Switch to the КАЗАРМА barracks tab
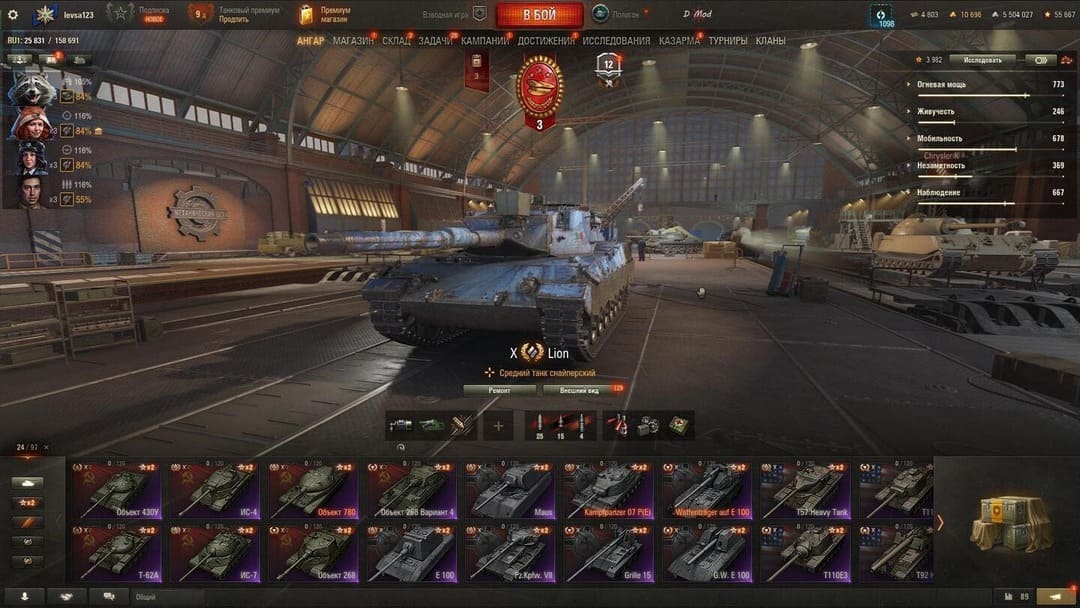The image size is (1080, 608). pyautogui.click(x=679, y=41)
